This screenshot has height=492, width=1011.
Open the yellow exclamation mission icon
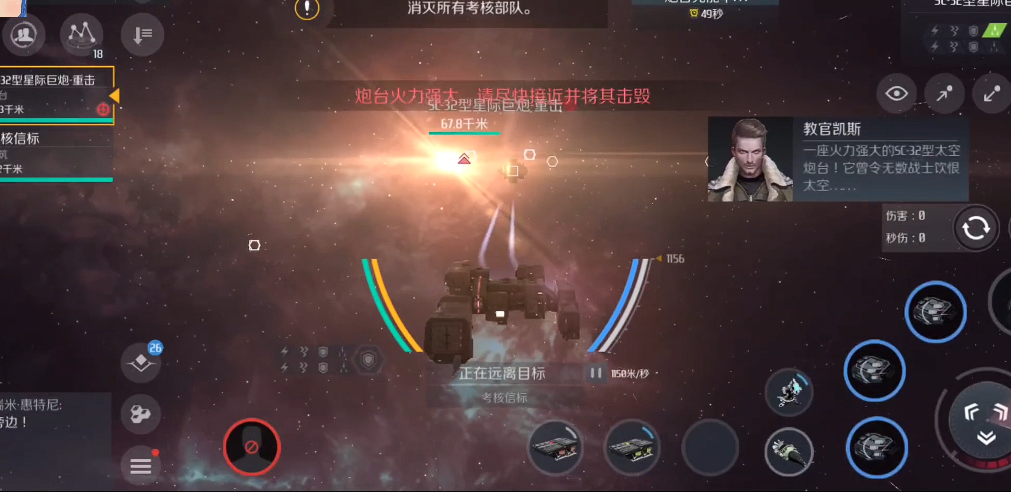point(308,9)
